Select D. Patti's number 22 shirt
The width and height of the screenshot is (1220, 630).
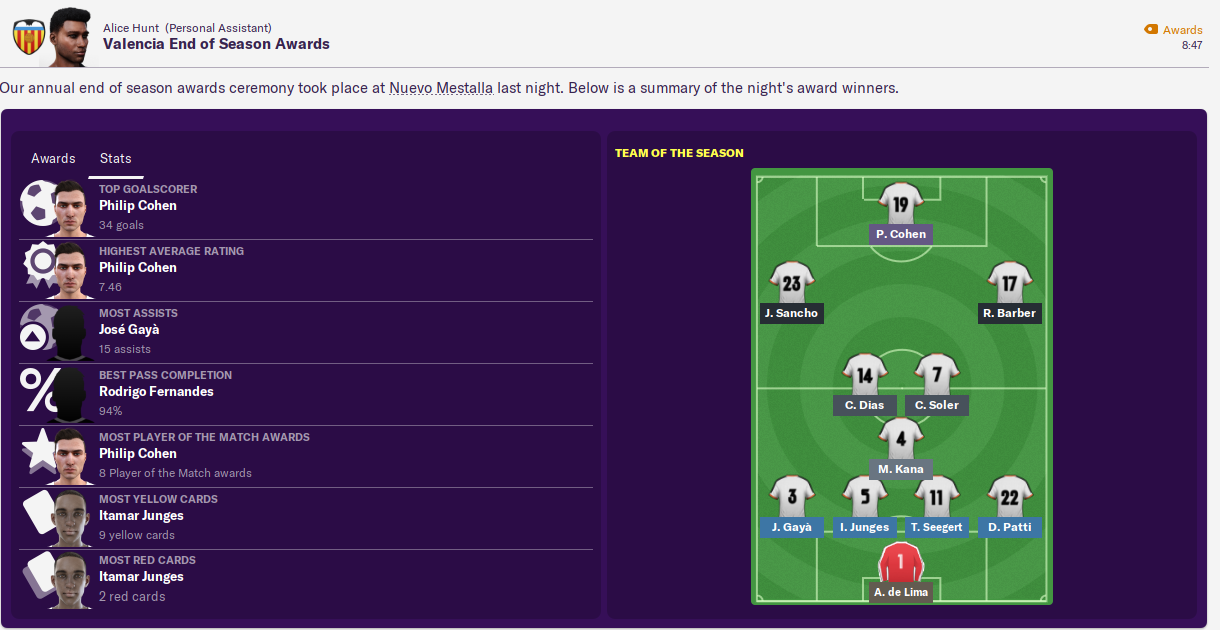[1009, 497]
